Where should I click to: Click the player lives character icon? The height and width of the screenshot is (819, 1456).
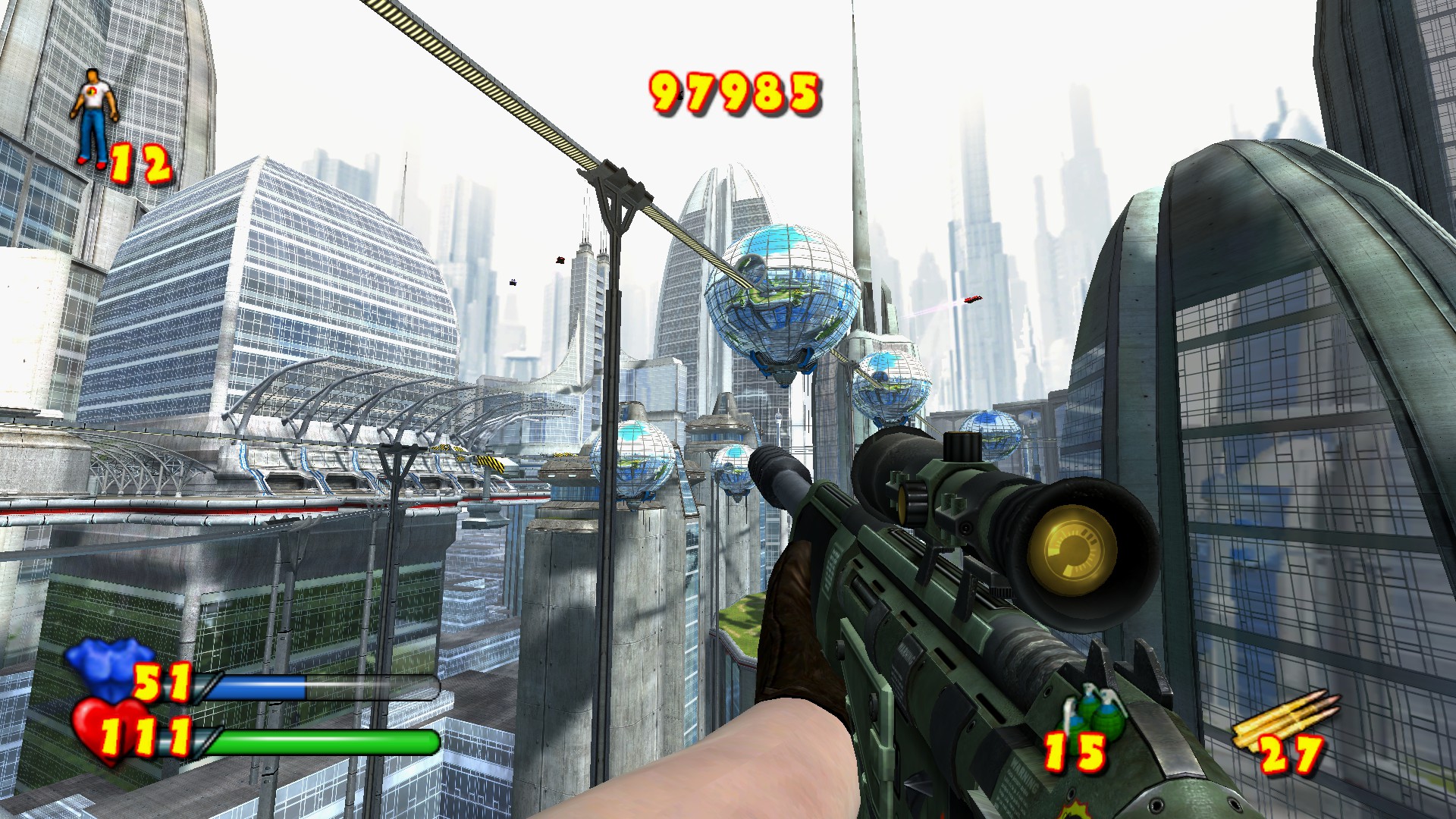click(95, 116)
